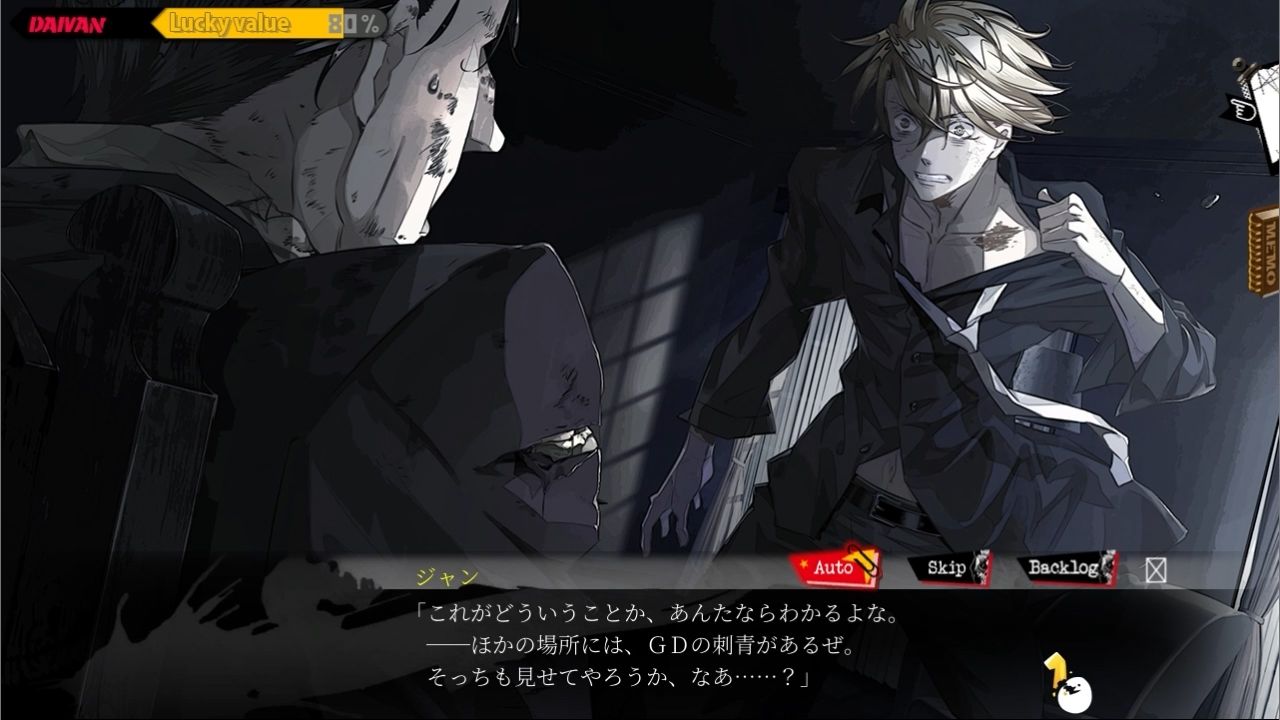This screenshot has height=720, width=1280.
Task: Enable Auto play mode
Action: (834, 570)
